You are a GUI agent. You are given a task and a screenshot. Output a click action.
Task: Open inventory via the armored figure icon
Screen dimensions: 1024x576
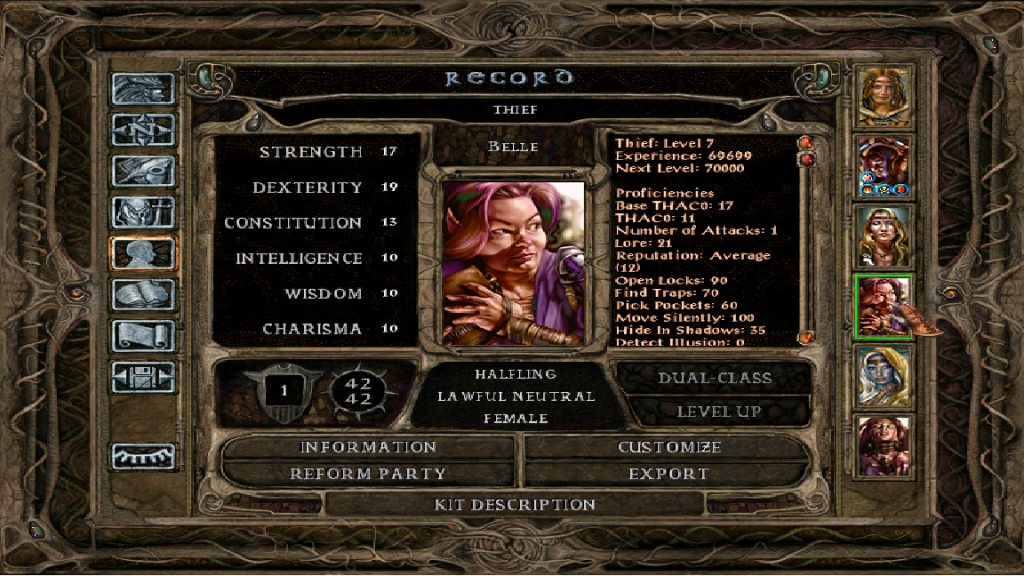pyautogui.click(x=144, y=212)
